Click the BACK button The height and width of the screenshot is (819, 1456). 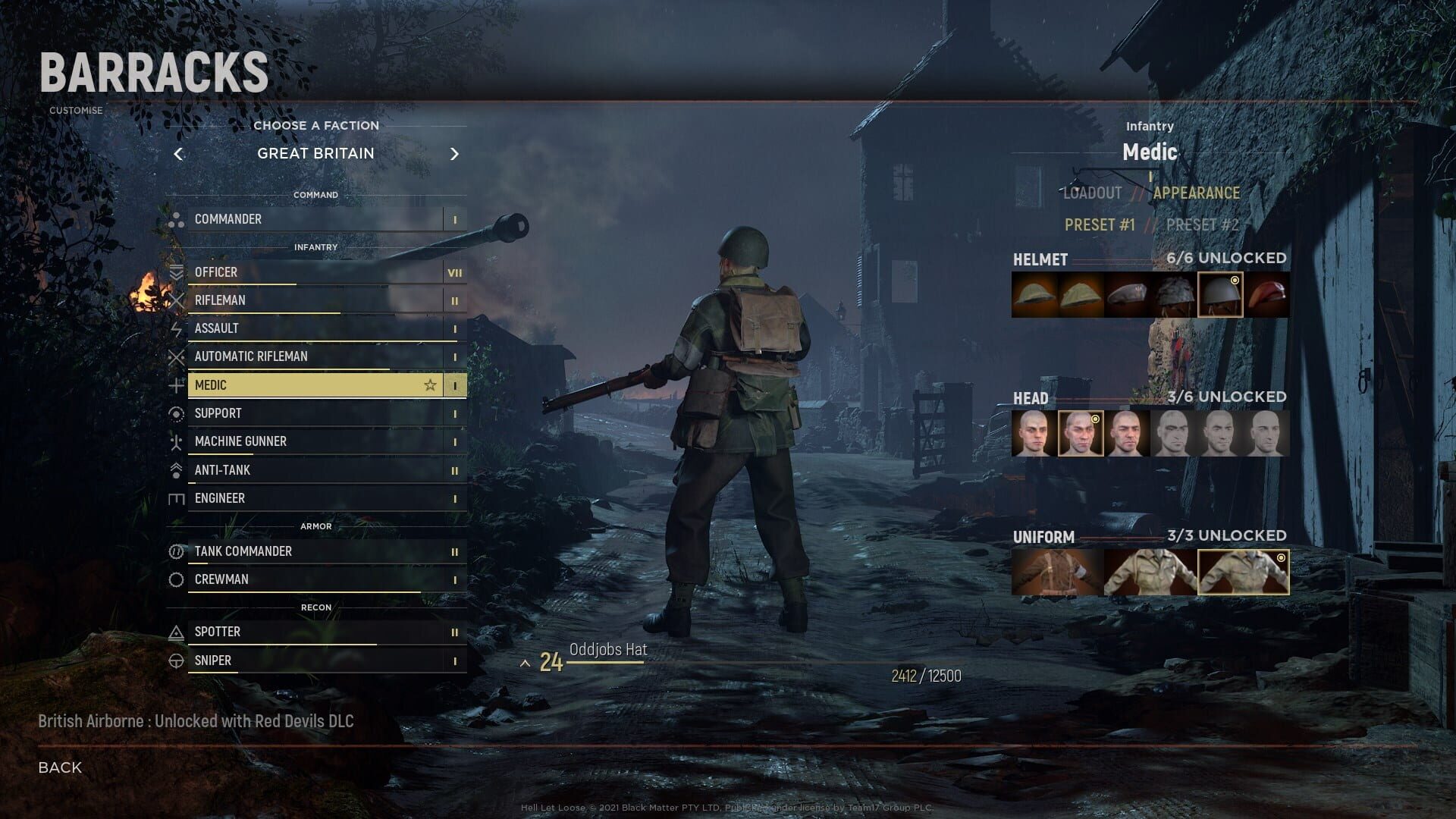(x=59, y=767)
